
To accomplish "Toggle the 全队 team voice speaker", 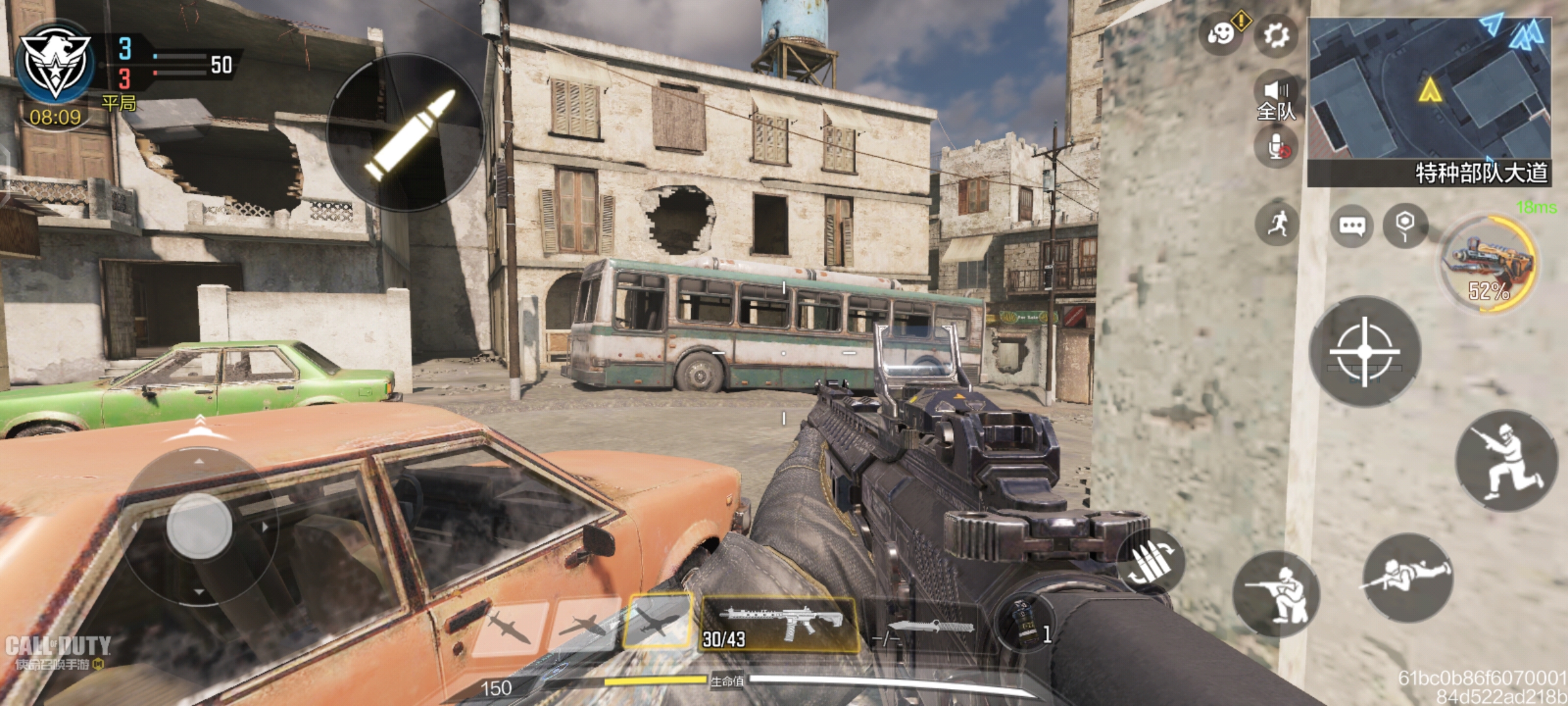I will 1276,99.
